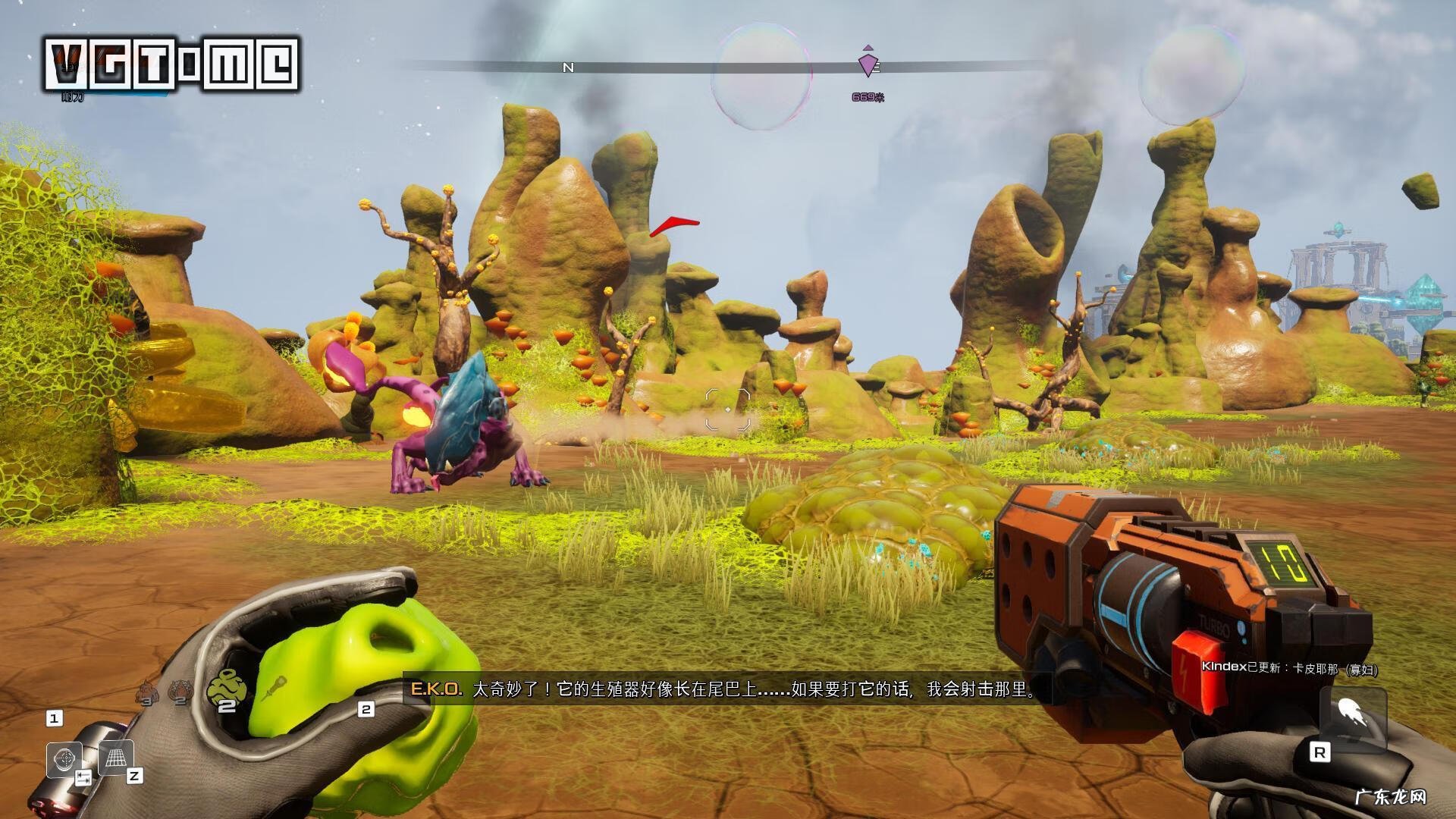Activate the white comet reload icon
The image size is (1456, 819).
[x=1345, y=717]
